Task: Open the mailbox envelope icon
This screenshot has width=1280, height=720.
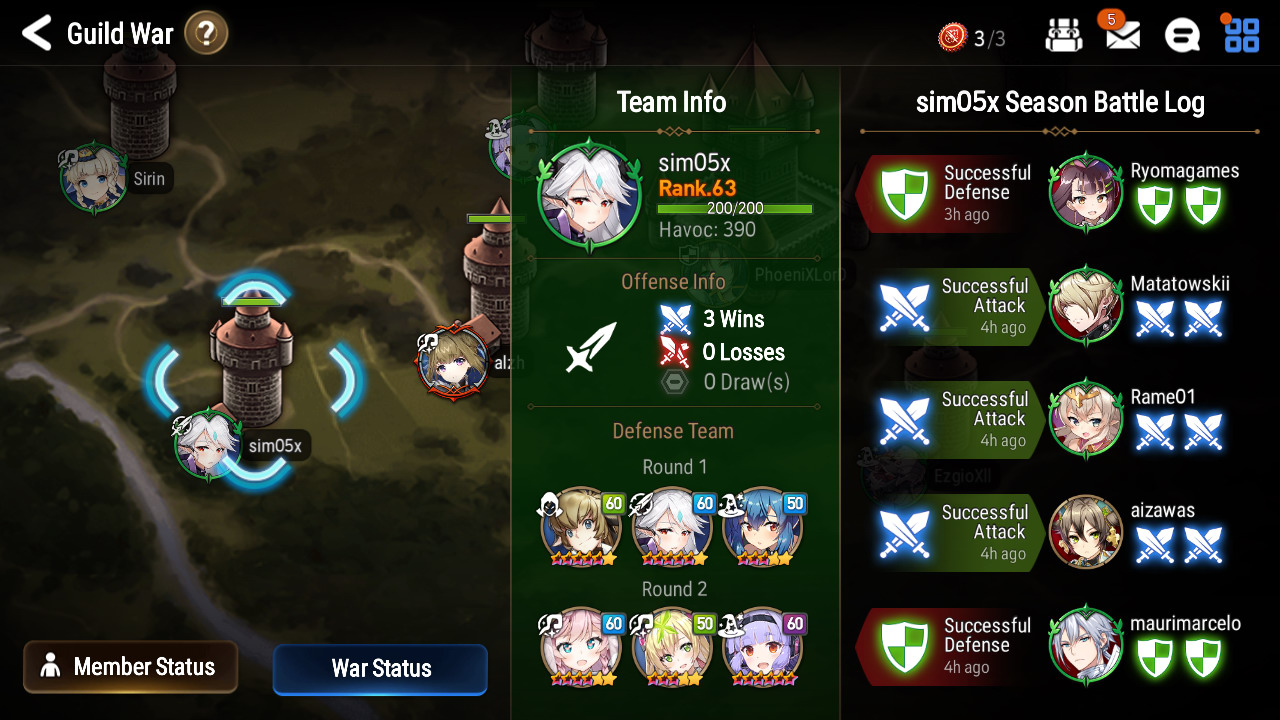Action: 1122,36
